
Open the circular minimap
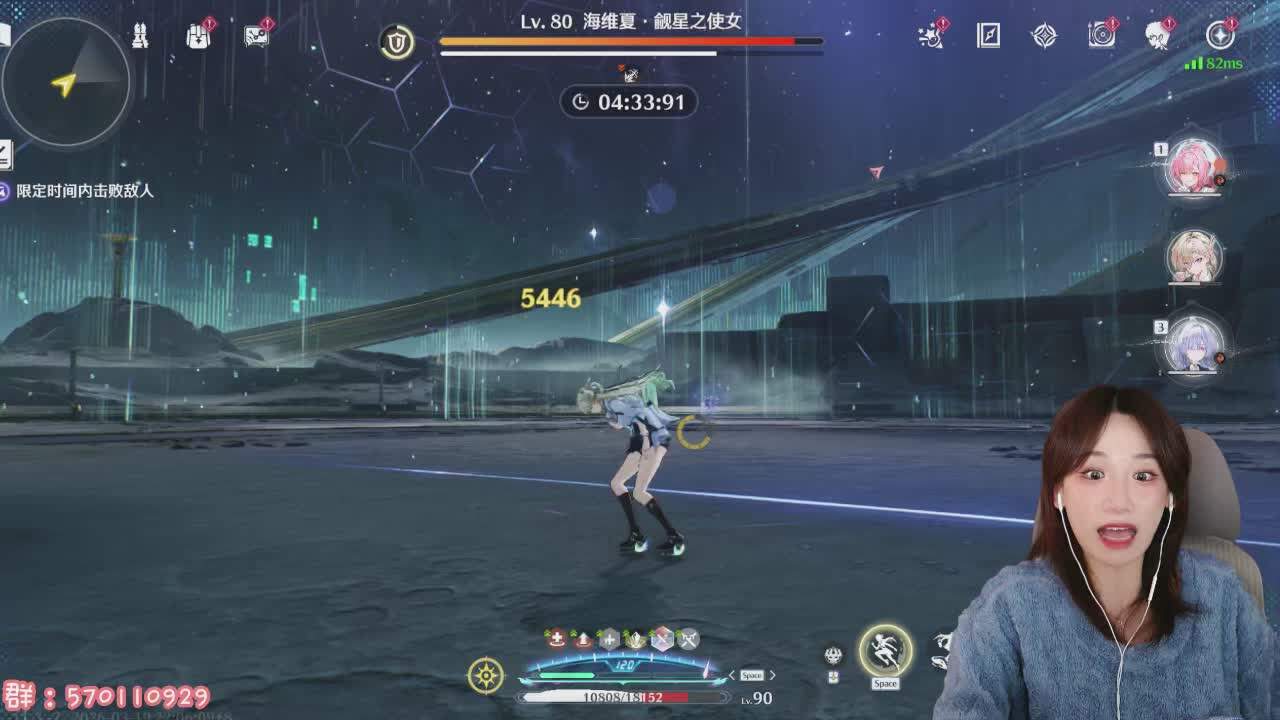click(66, 82)
